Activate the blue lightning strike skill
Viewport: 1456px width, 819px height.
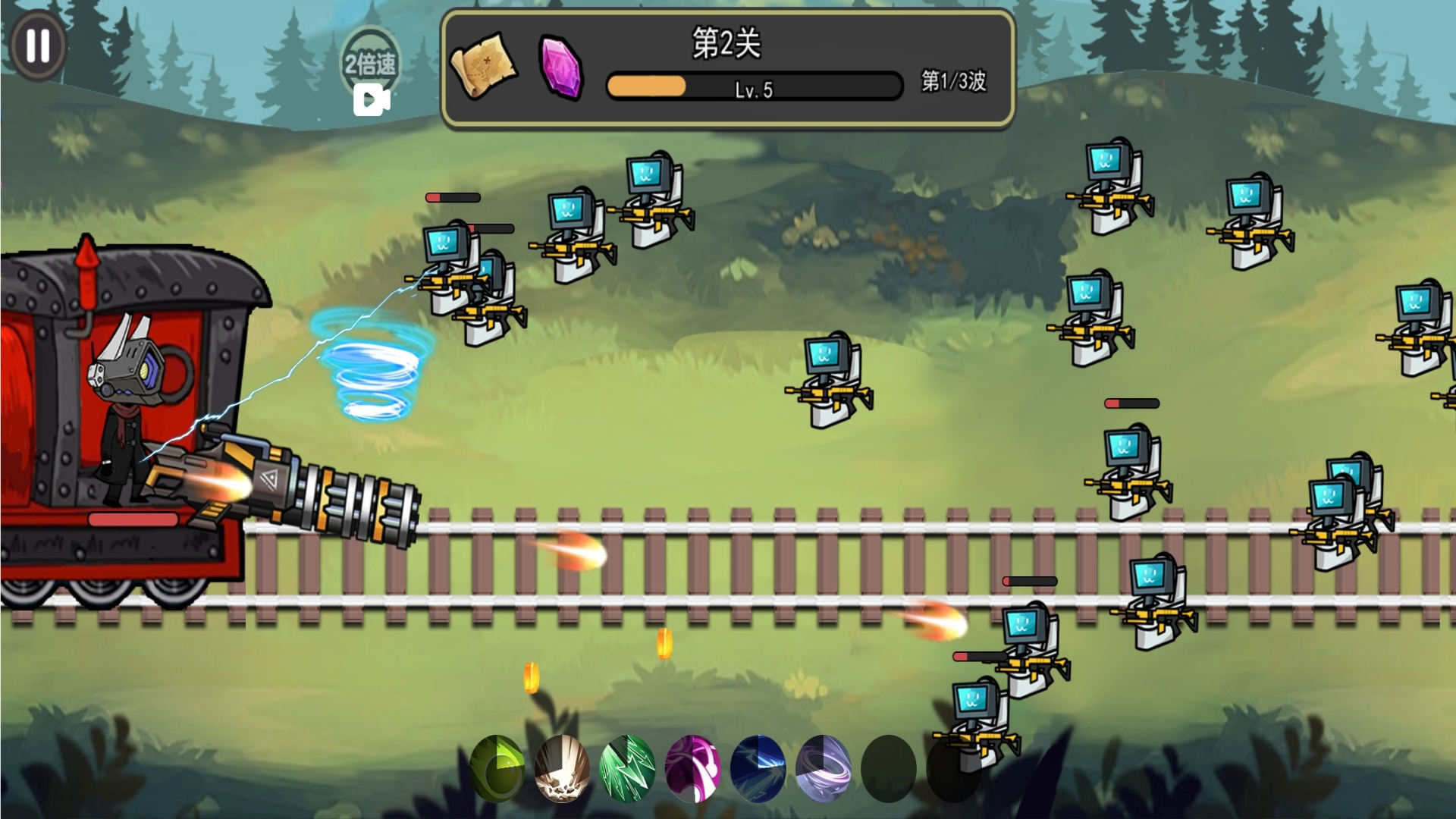pyautogui.click(x=758, y=768)
